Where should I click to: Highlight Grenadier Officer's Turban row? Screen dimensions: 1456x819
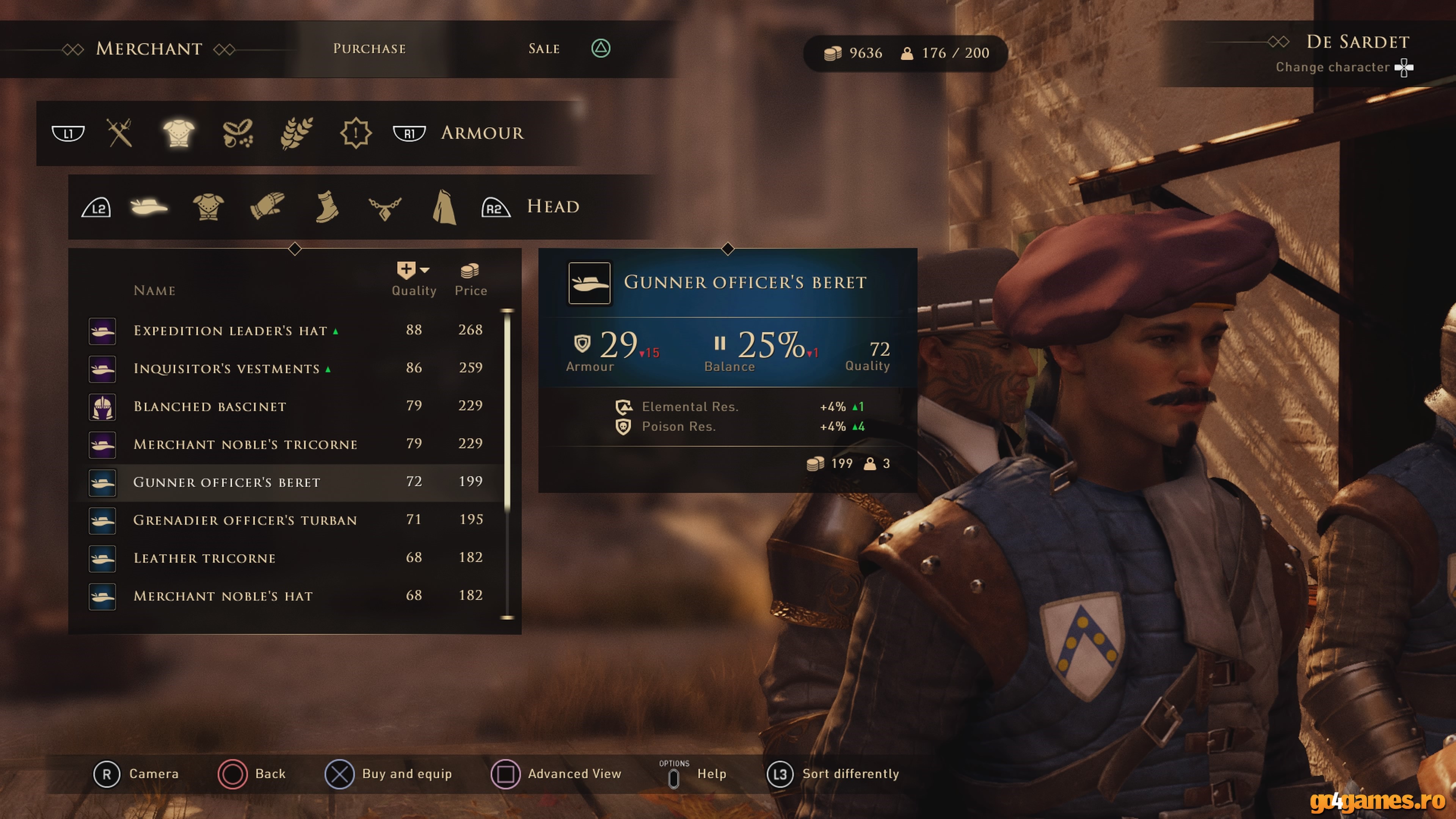click(245, 520)
